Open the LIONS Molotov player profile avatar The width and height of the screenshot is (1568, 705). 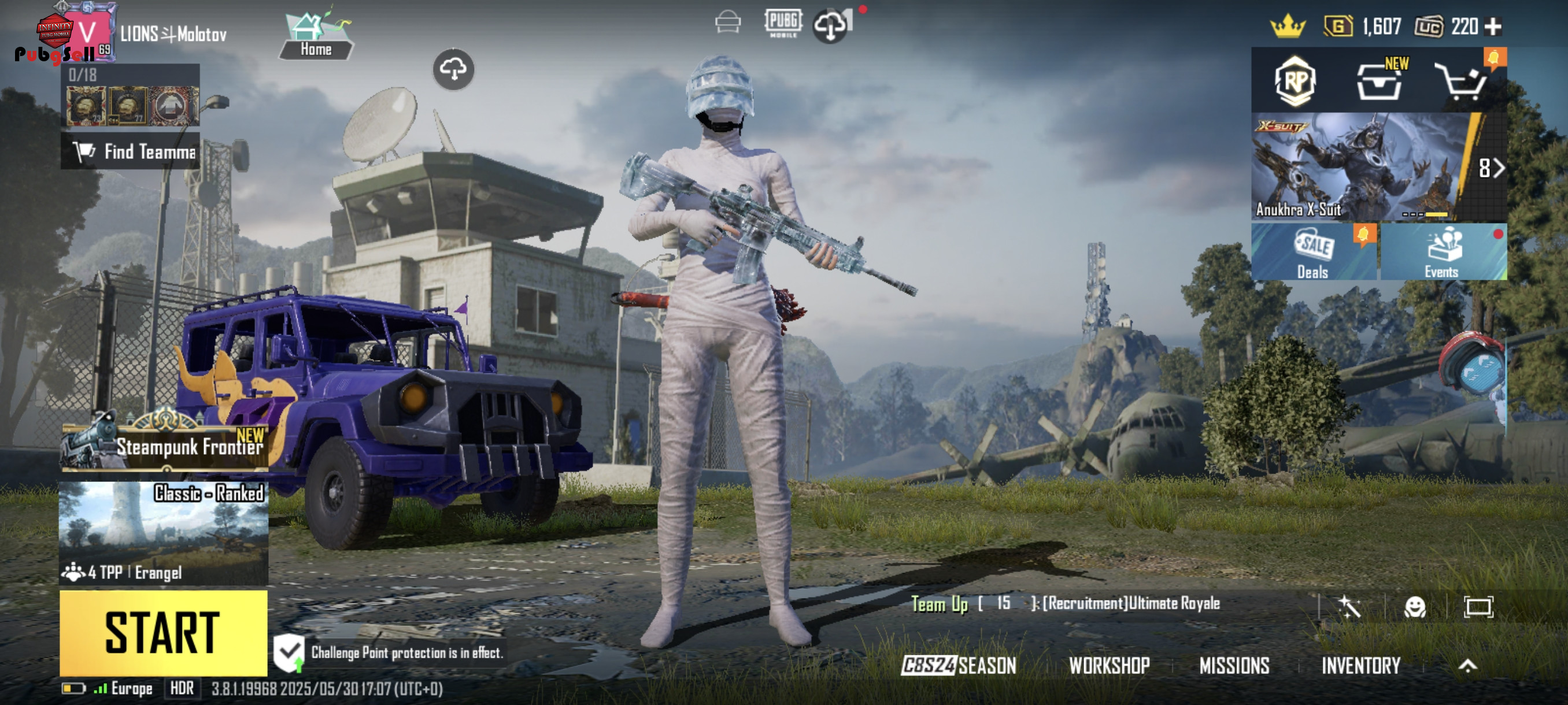pyautogui.click(x=88, y=32)
